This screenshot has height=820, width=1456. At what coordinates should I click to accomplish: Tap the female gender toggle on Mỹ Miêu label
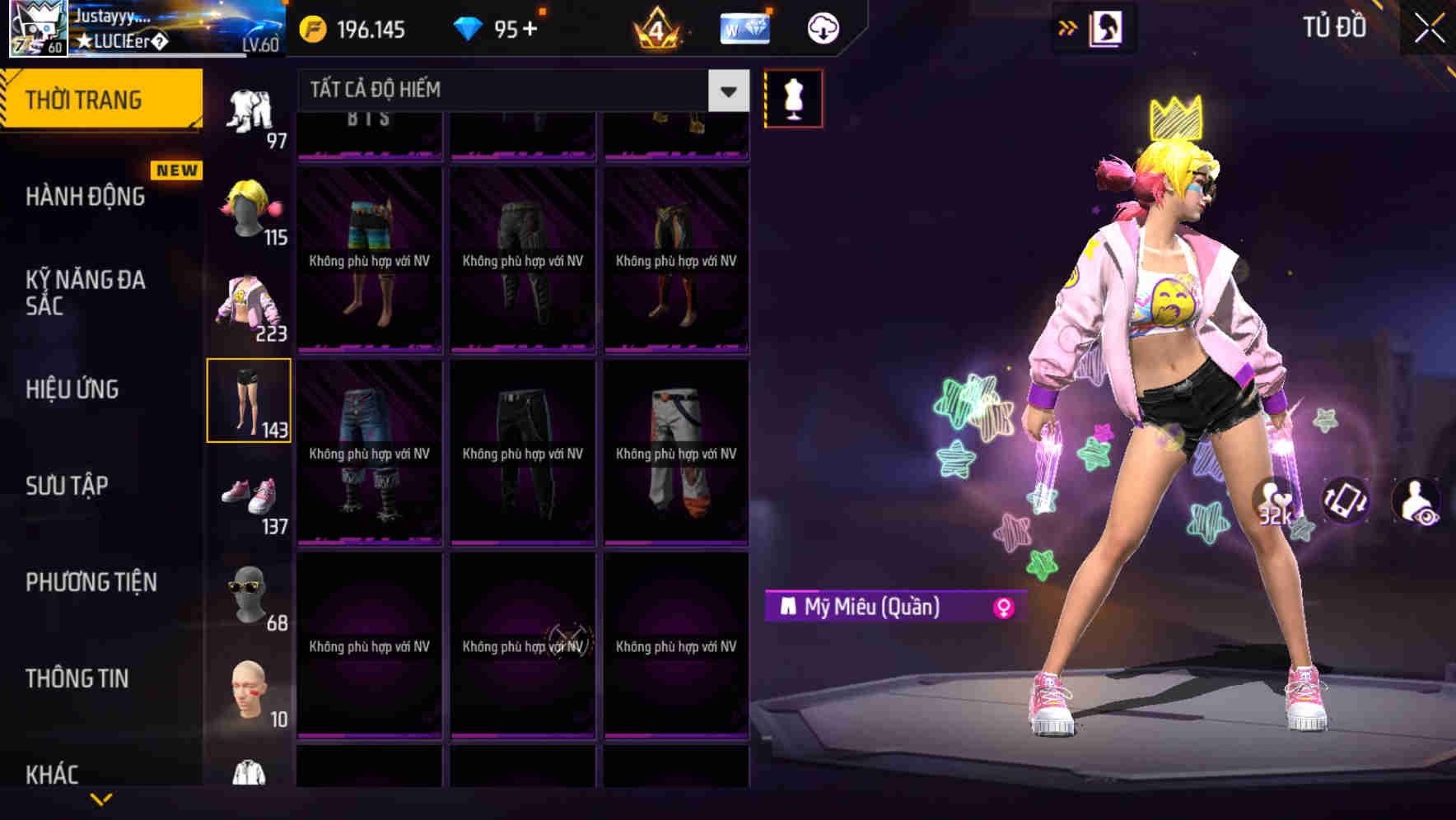point(1001,608)
